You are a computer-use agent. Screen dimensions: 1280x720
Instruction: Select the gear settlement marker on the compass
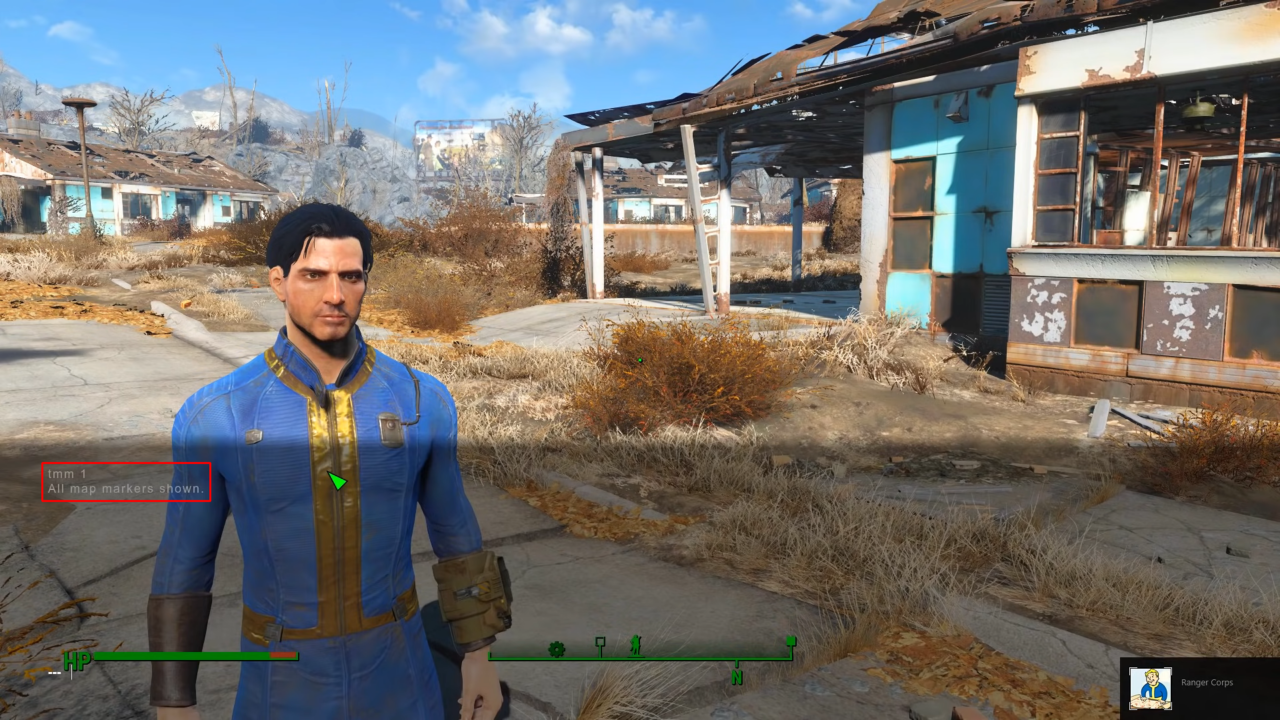pos(556,650)
